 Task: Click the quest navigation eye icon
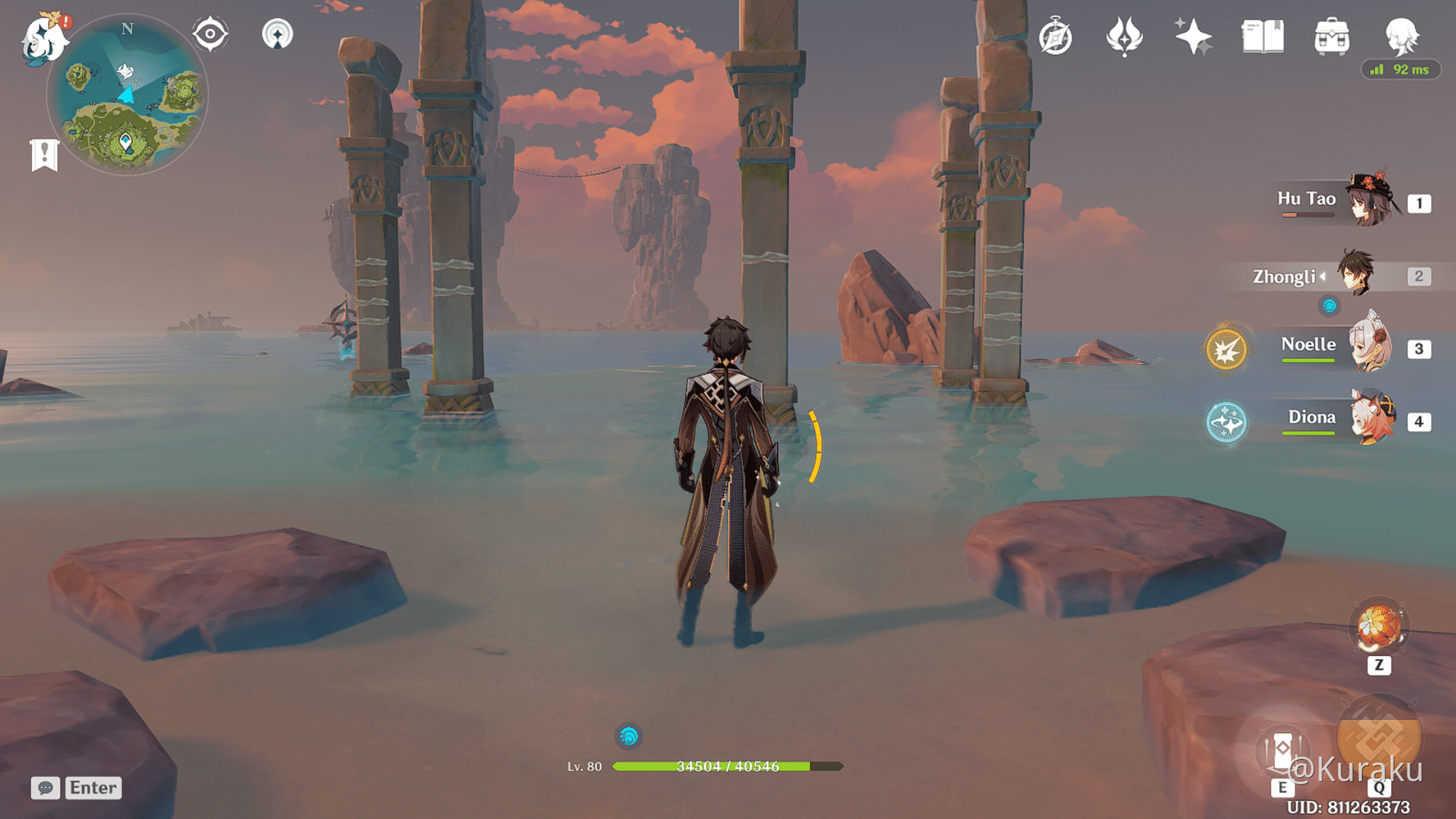210,34
